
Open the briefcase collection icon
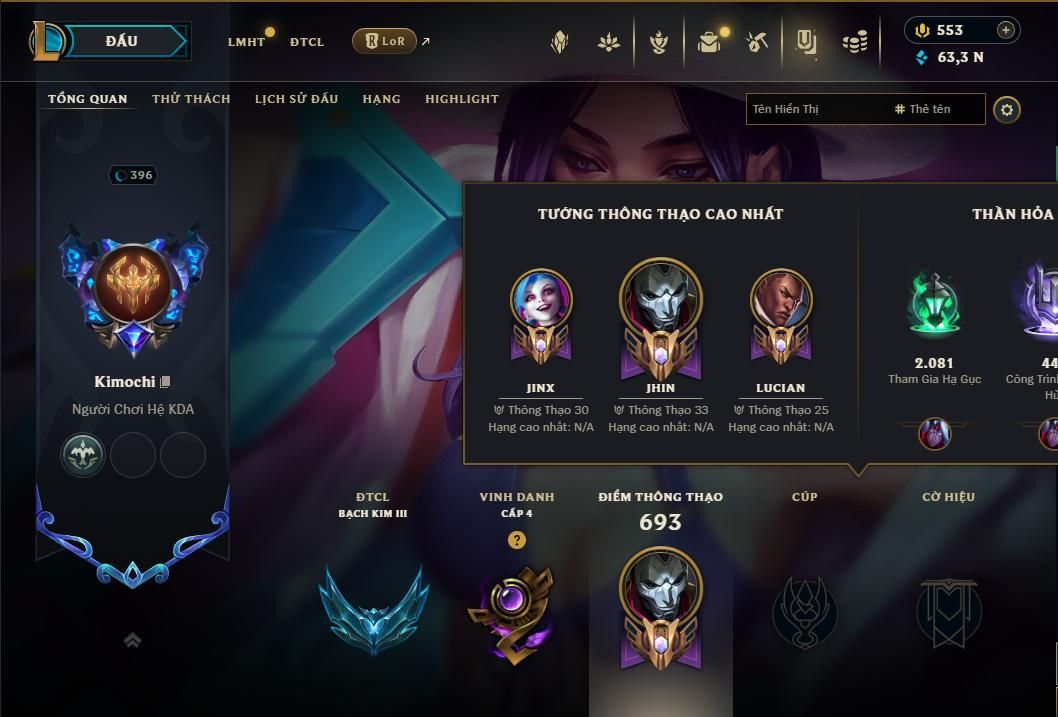709,42
